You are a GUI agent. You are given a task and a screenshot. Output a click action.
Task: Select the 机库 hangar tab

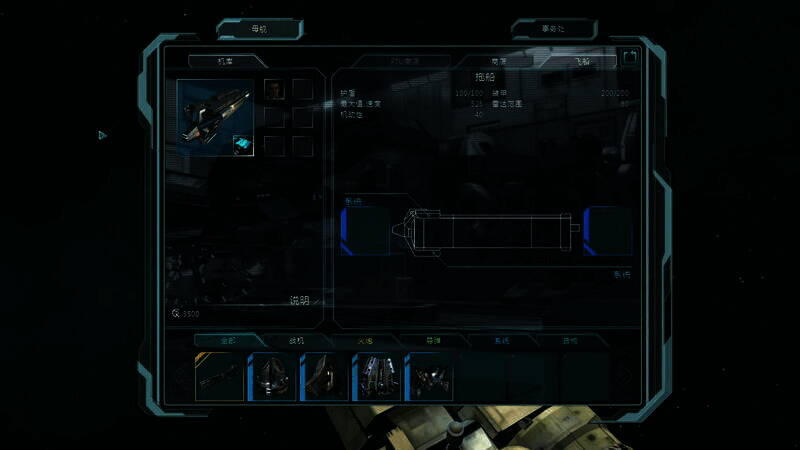click(225, 61)
